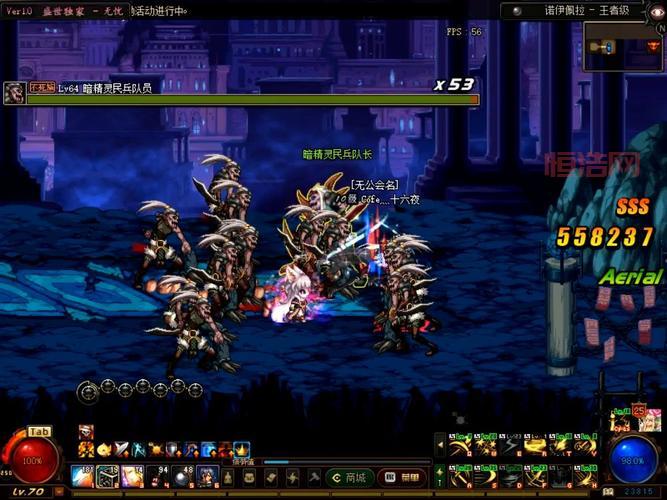Click the targeted enemy portrait icon
The height and width of the screenshot is (500, 667).
14,94
